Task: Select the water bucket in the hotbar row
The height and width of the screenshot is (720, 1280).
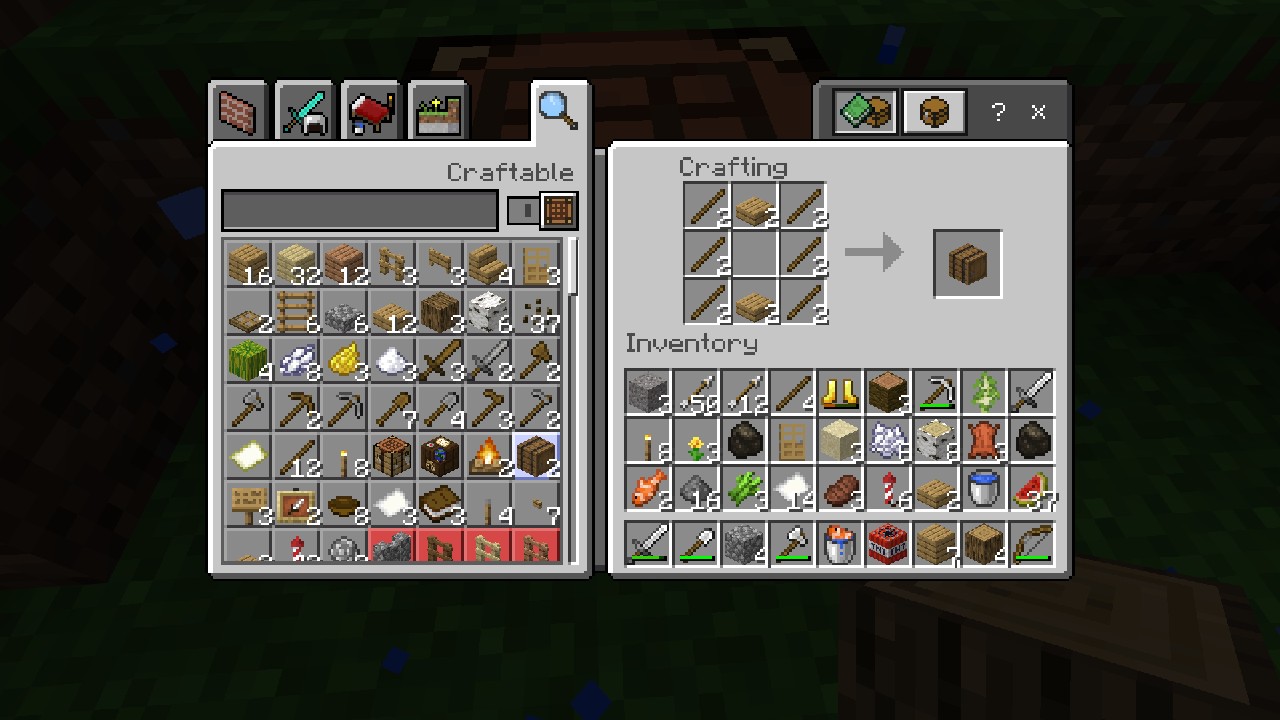Action: tap(839, 543)
